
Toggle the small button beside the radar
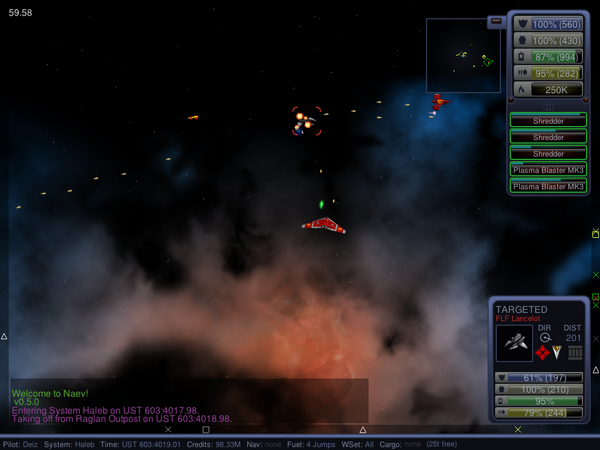coord(497,22)
